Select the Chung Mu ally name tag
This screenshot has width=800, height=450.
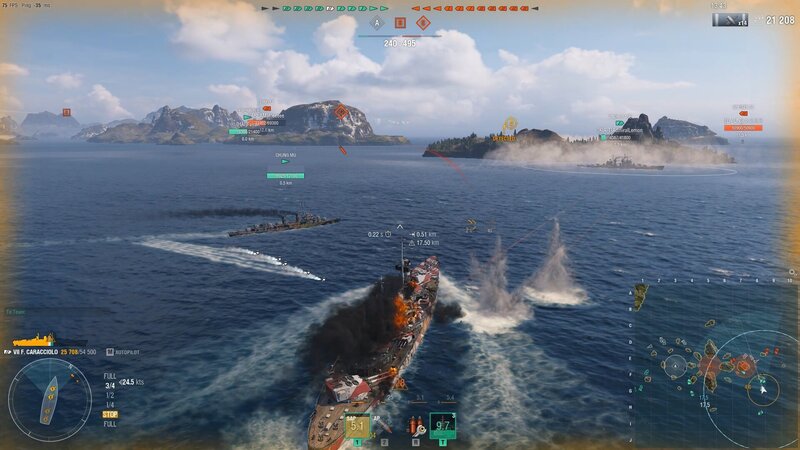point(285,156)
